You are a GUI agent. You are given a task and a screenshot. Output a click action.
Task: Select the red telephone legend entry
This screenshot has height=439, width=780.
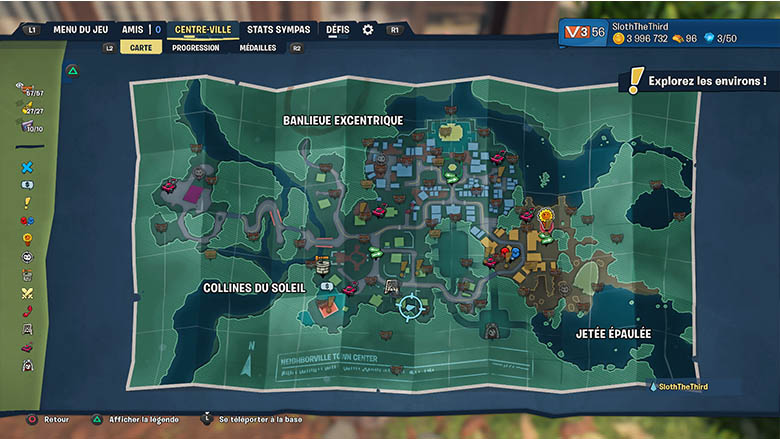pyautogui.click(x=27, y=311)
